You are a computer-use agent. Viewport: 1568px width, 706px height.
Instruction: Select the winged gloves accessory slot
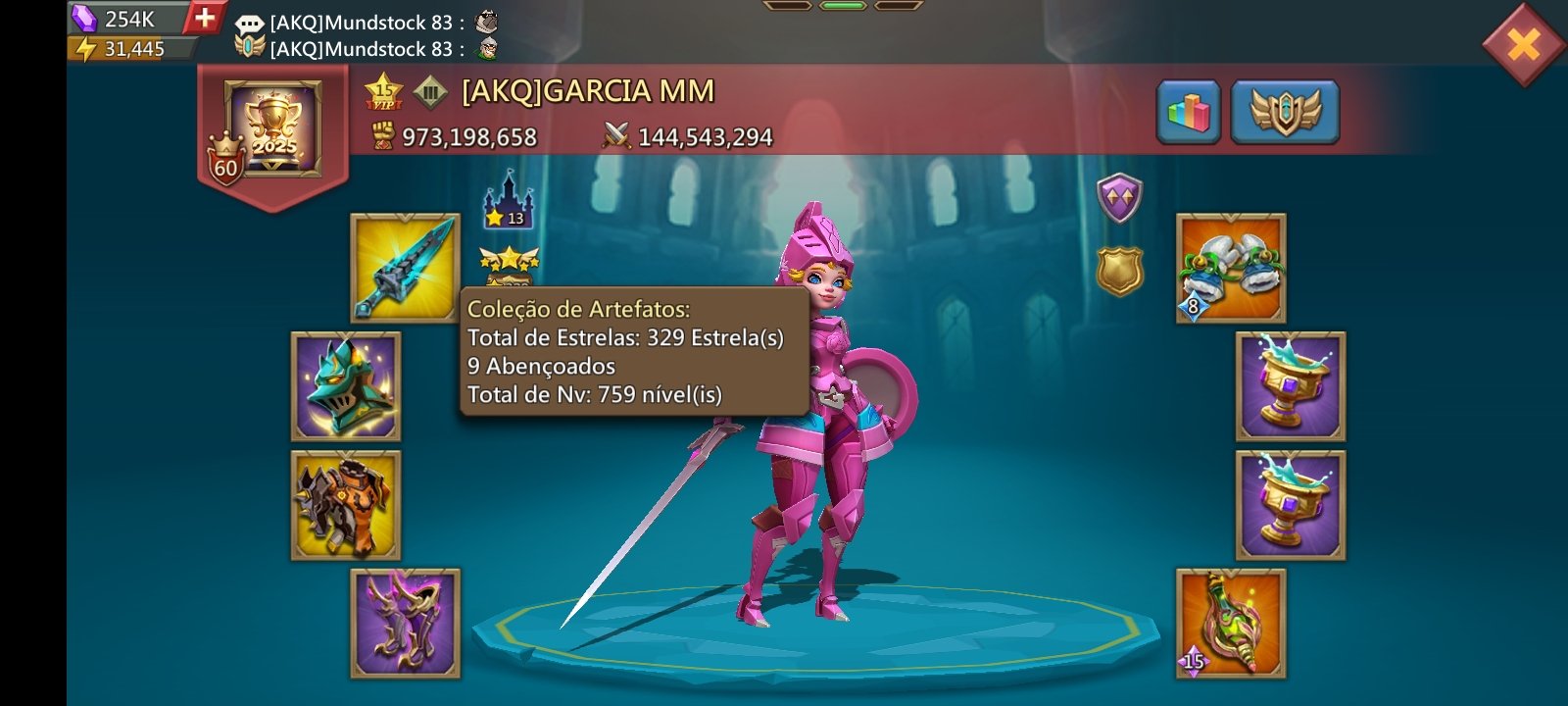[1231, 268]
